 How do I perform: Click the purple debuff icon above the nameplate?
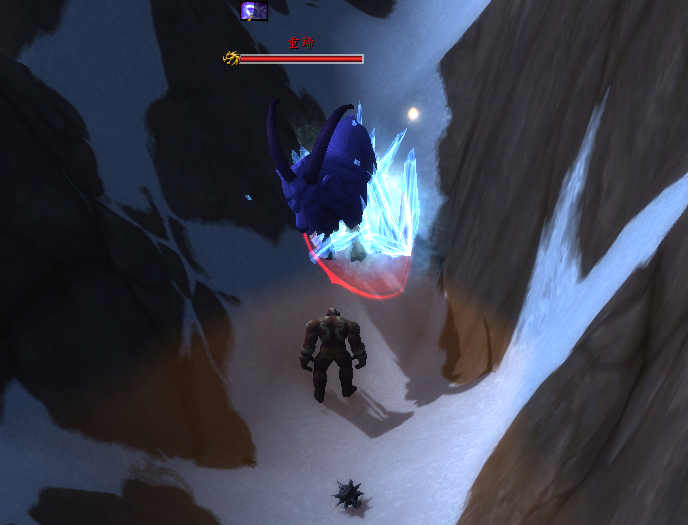(x=254, y=10)
